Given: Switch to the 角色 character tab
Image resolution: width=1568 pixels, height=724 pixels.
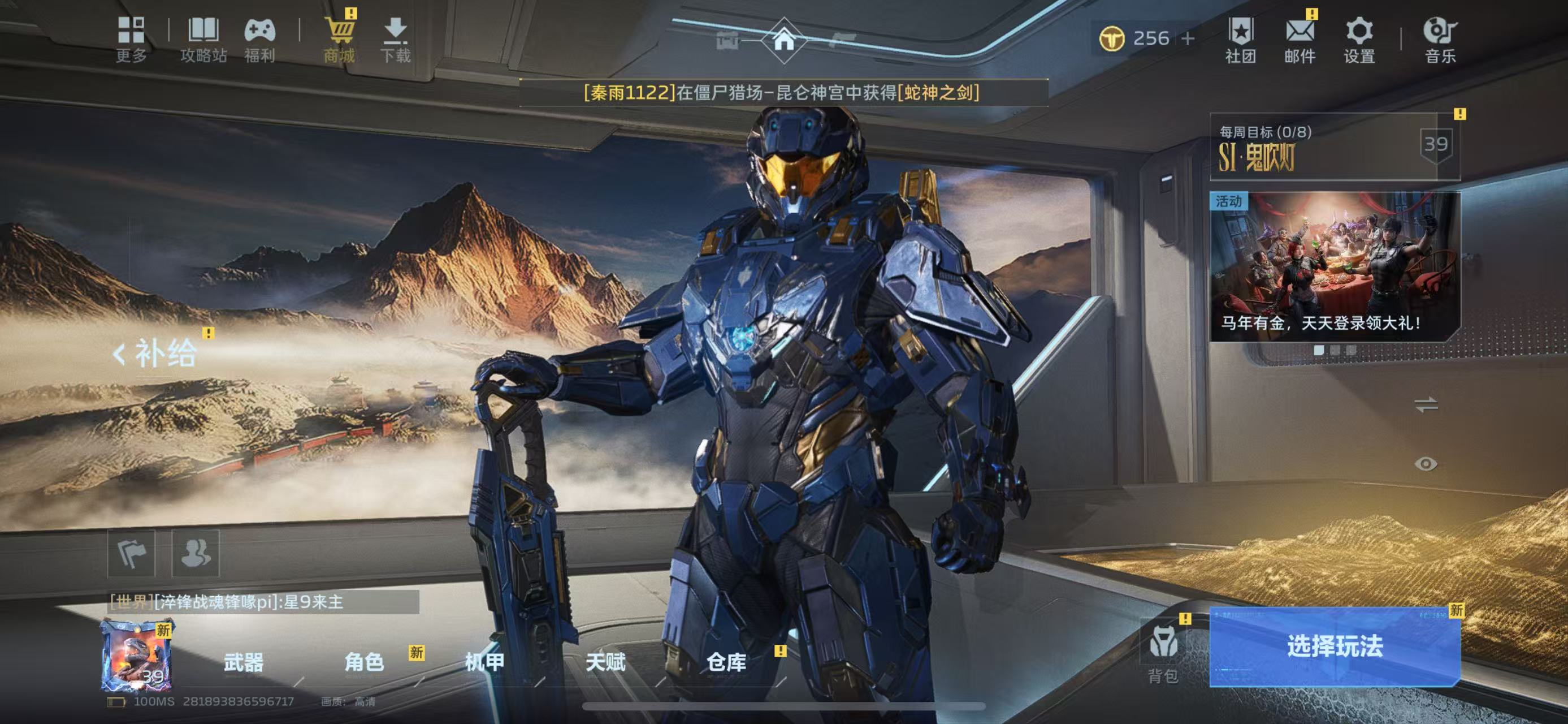Looking at the screenshot, I should click(364, 662).
